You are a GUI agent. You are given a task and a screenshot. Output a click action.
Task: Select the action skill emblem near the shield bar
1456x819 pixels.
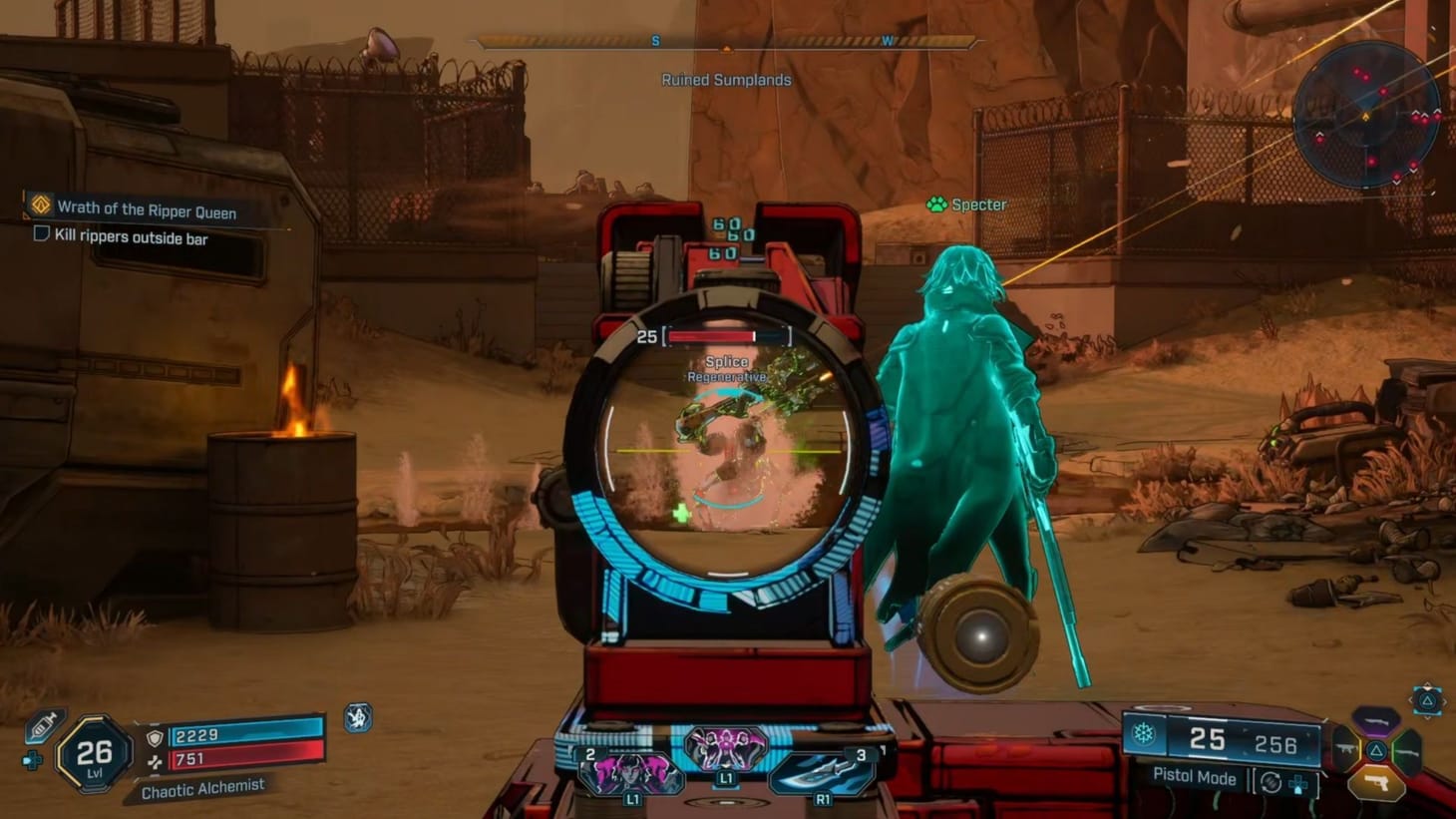[357, 716]
